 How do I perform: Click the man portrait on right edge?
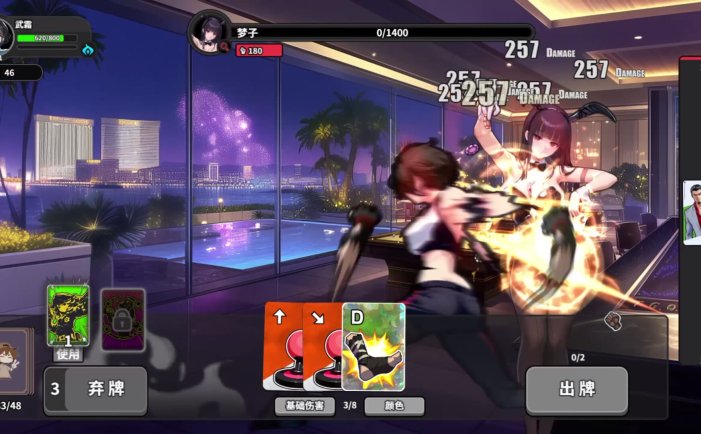point(692,212)
